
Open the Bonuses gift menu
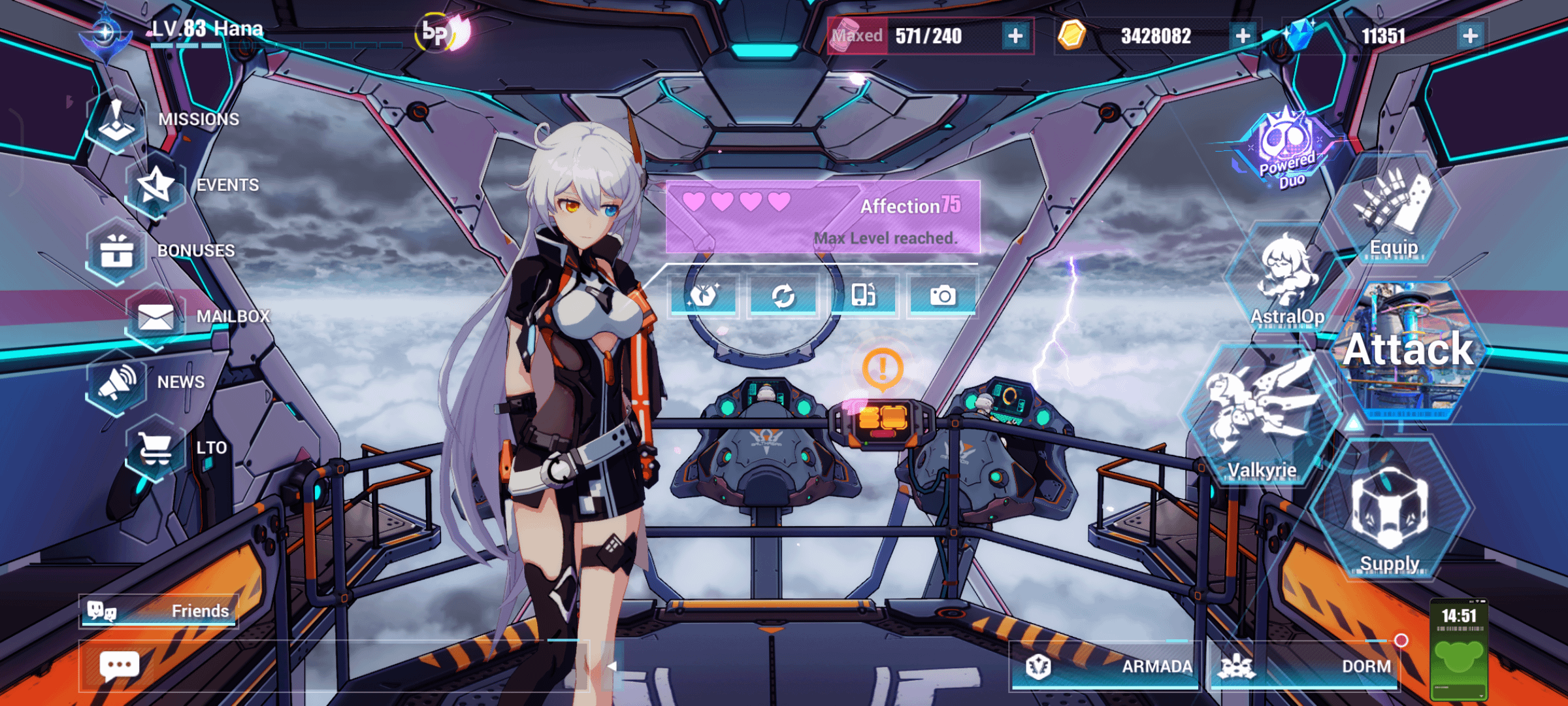click(116, 252)
